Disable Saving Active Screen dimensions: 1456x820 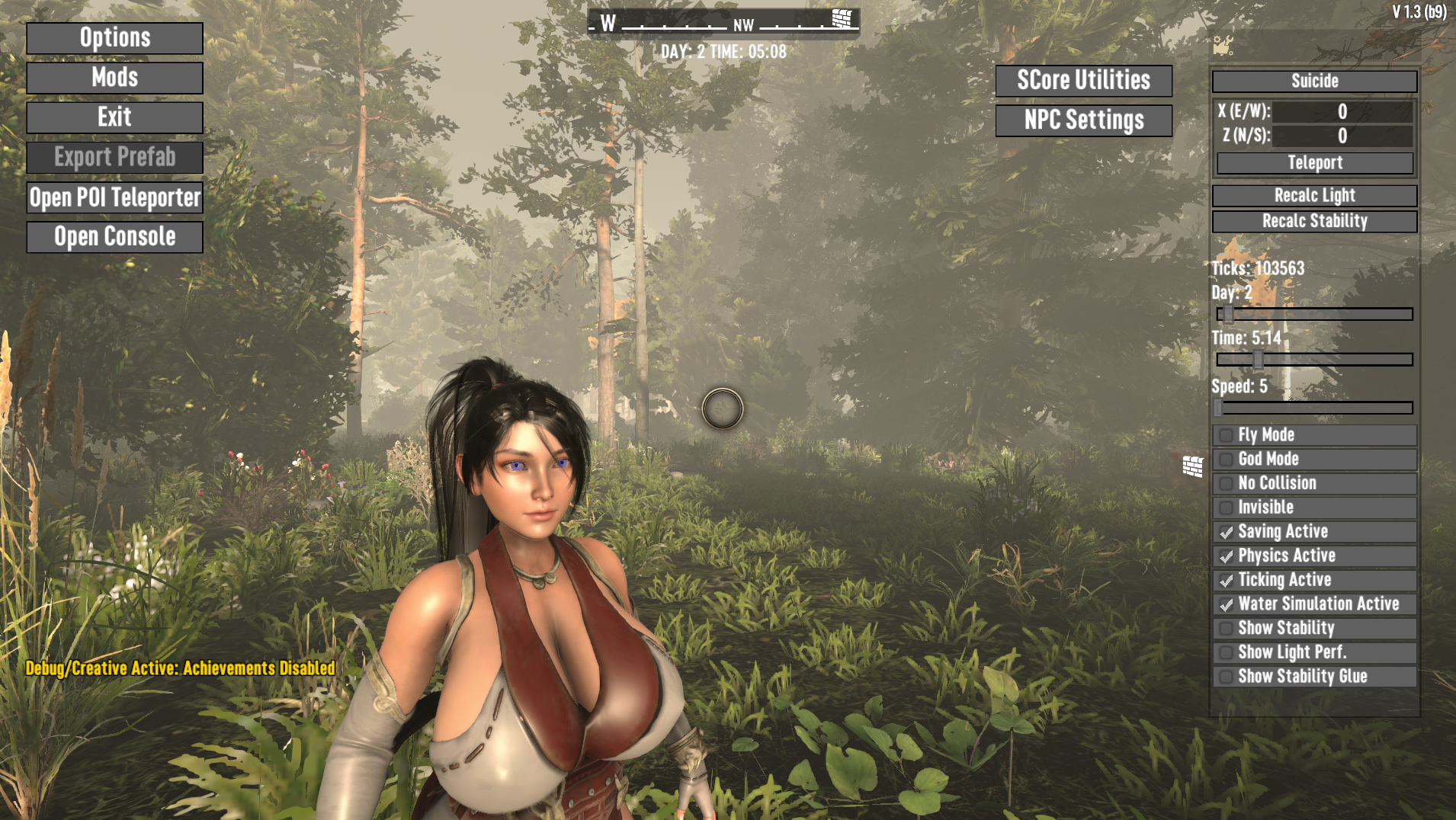(1227, 532)
